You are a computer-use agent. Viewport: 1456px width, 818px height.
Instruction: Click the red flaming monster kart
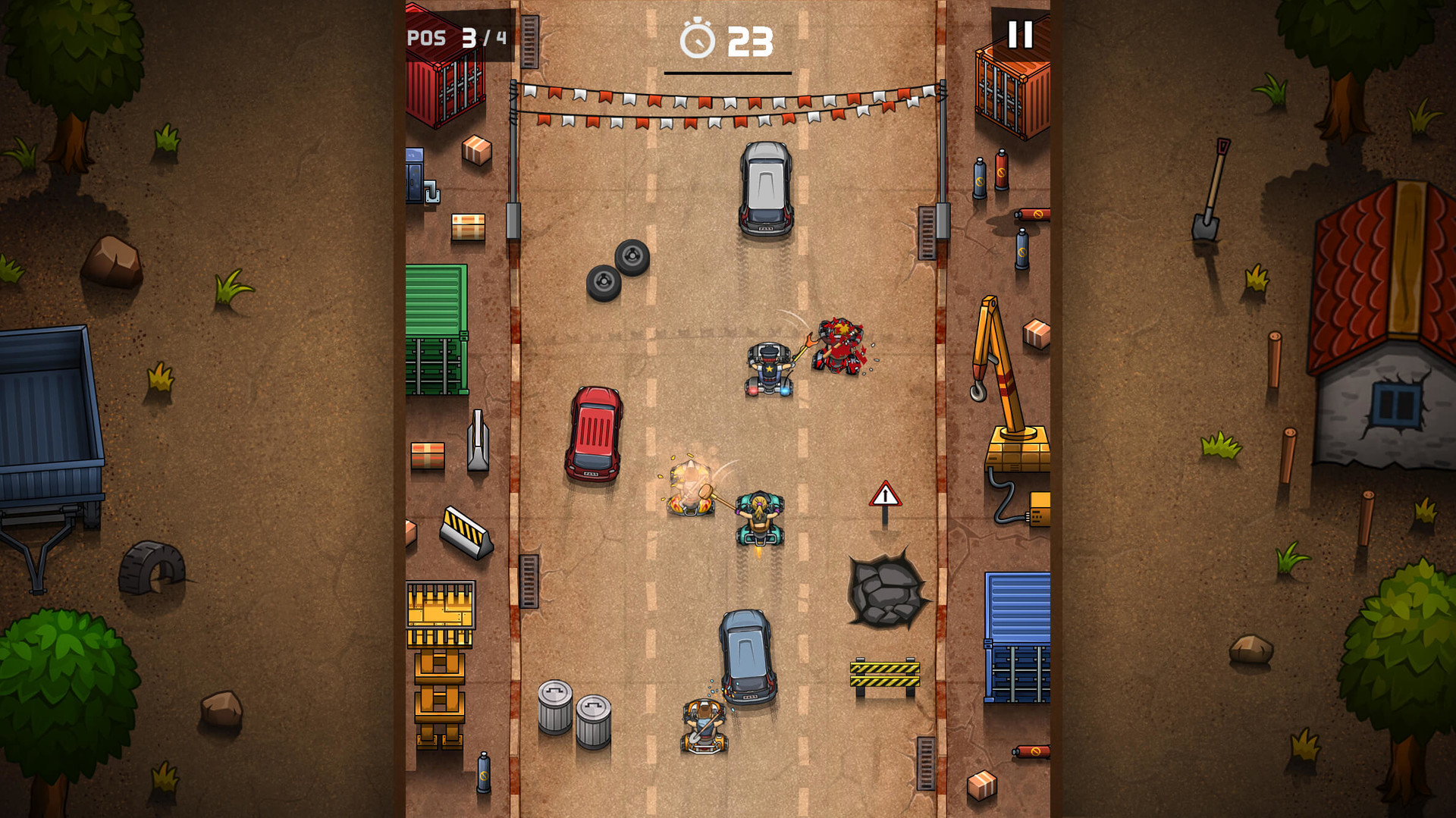click(x=838, y=346)
